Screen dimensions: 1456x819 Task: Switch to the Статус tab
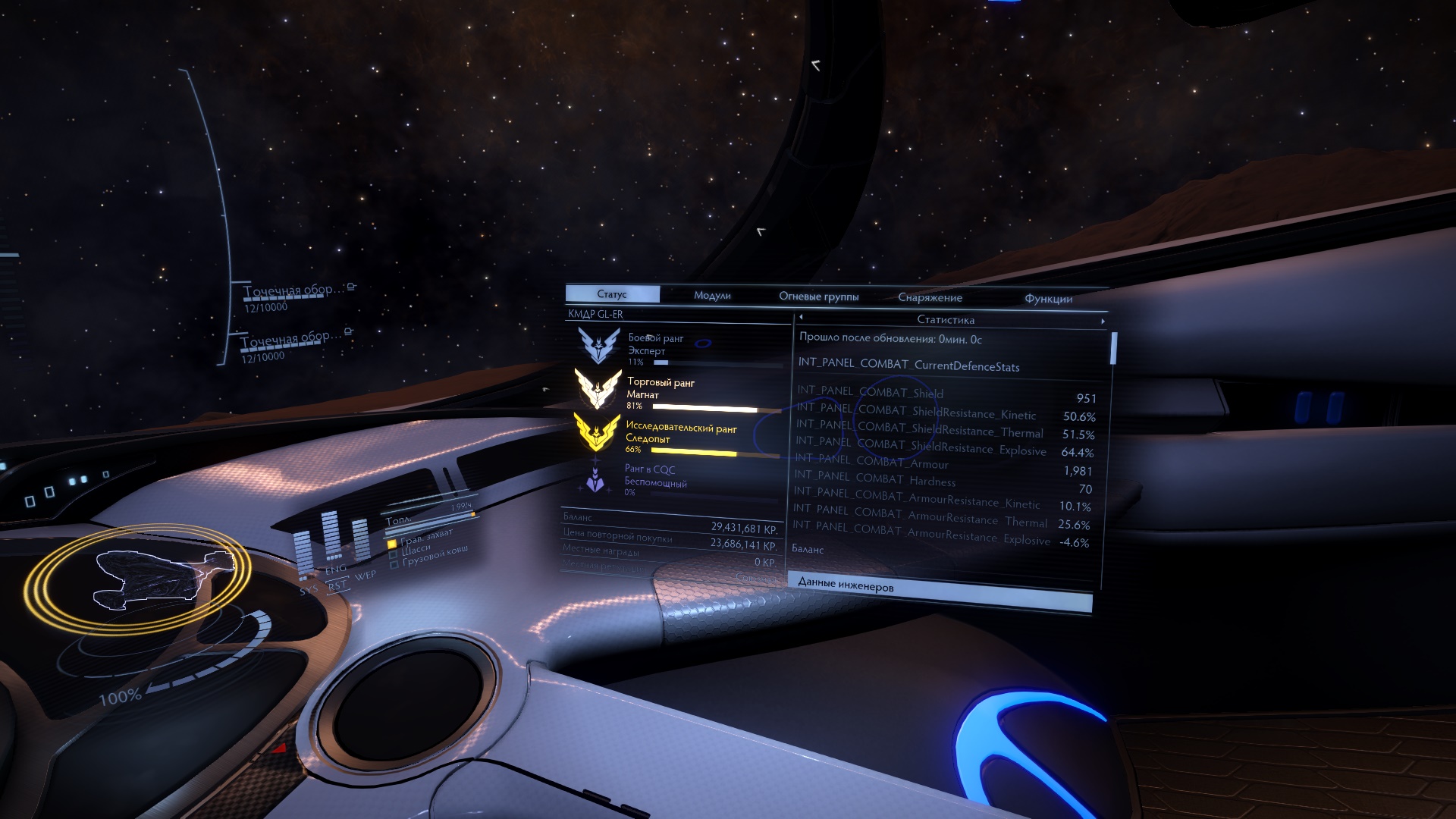612,294
